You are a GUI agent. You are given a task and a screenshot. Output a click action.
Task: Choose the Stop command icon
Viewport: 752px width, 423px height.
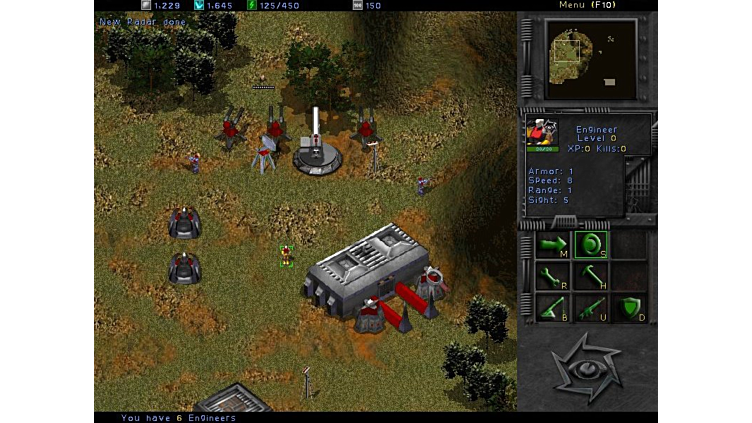click(x=589, y=244)
